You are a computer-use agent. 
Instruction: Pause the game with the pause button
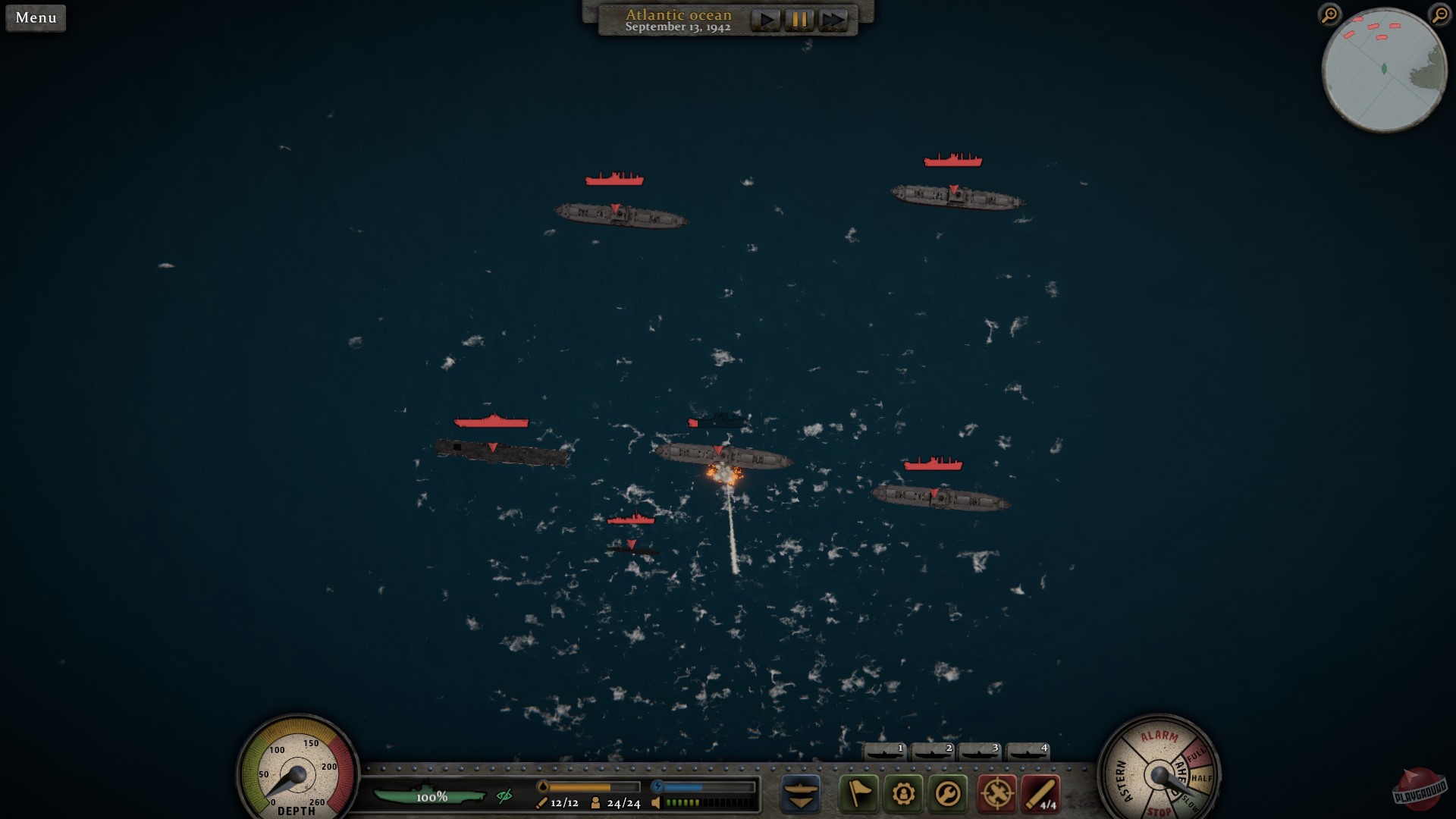point(798,20)
